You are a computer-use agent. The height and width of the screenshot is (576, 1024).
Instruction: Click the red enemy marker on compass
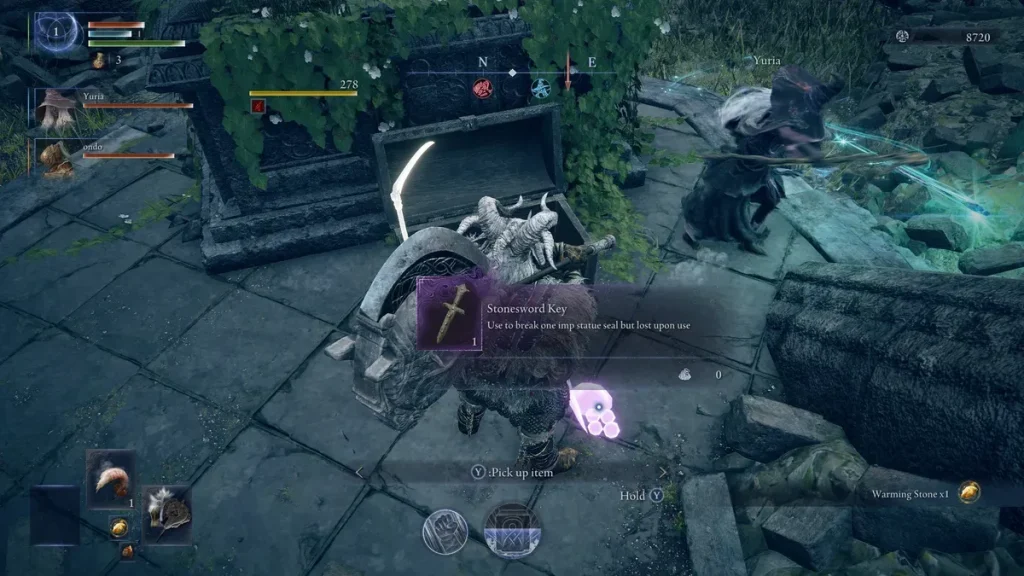click(x=482, y=88)
